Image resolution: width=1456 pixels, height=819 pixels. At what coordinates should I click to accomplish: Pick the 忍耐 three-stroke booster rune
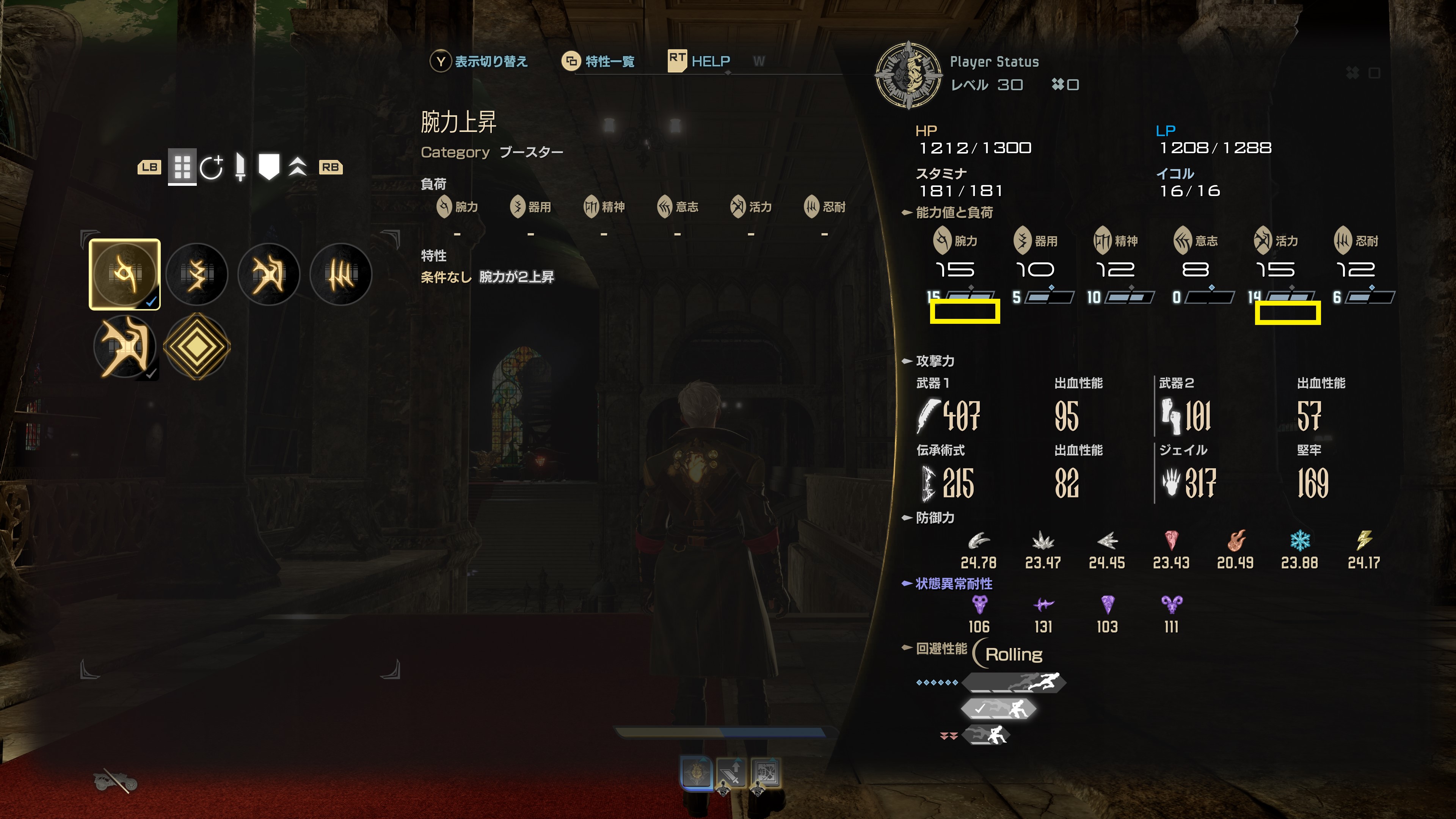point(341,274)
